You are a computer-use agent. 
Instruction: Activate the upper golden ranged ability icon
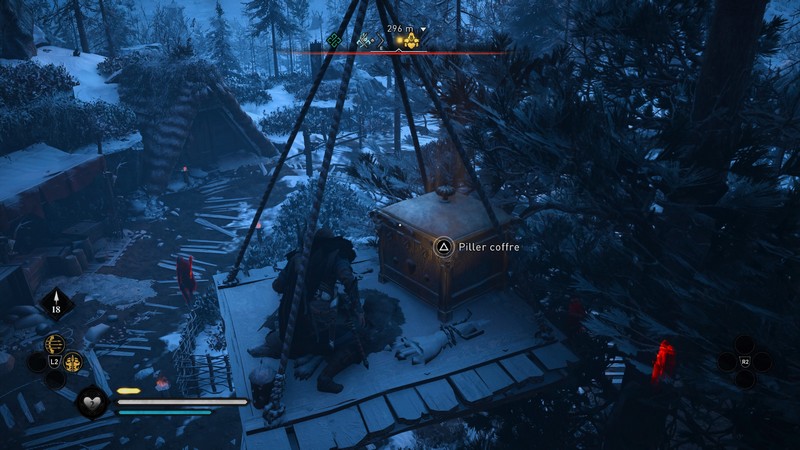pyautogui.click(x=56, y=346)
